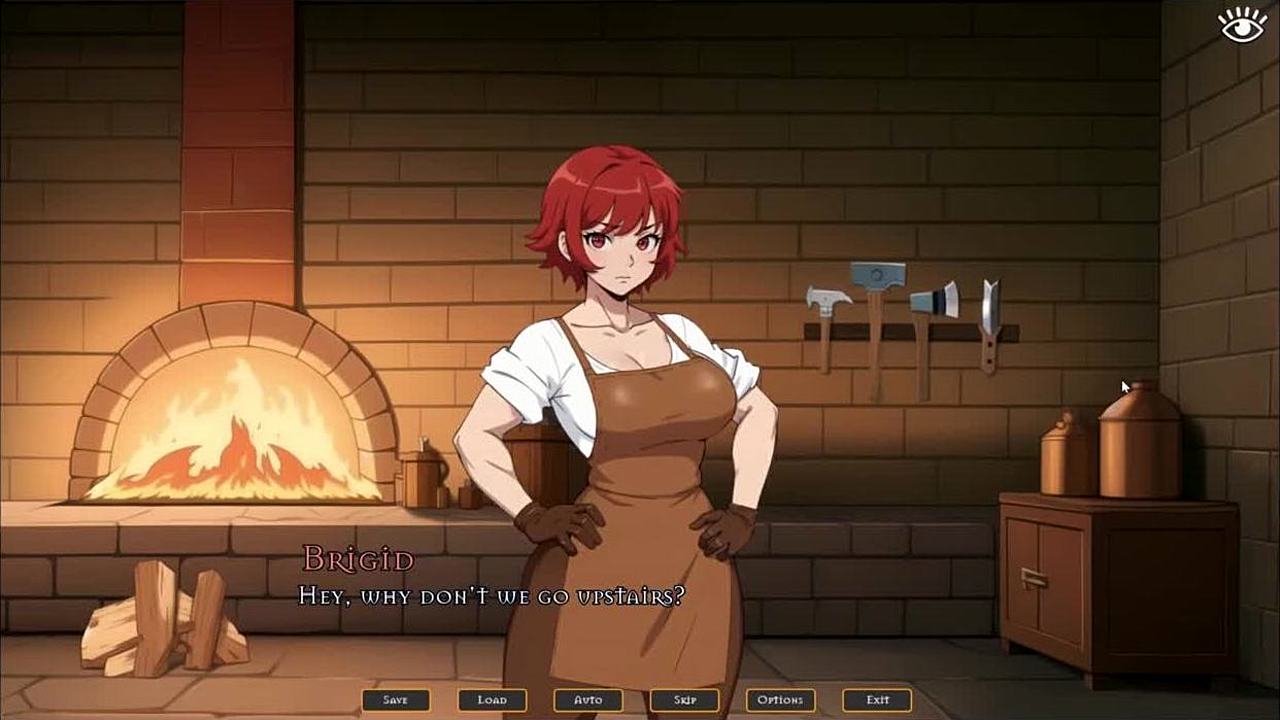Exit the game
The width and height of the screenshot is (1280, 720).
877,700
